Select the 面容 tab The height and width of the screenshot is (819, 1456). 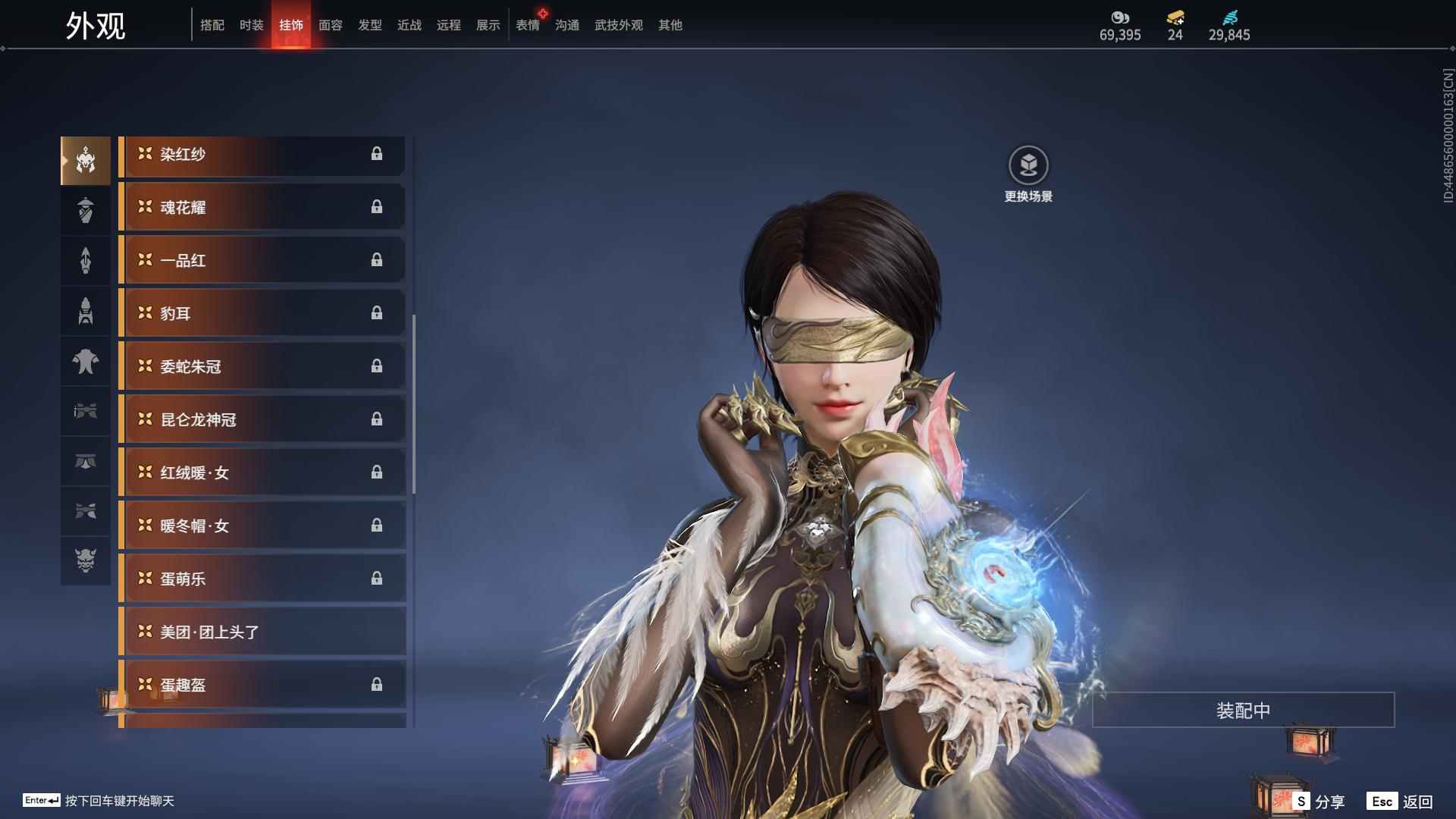pos(331,25)
